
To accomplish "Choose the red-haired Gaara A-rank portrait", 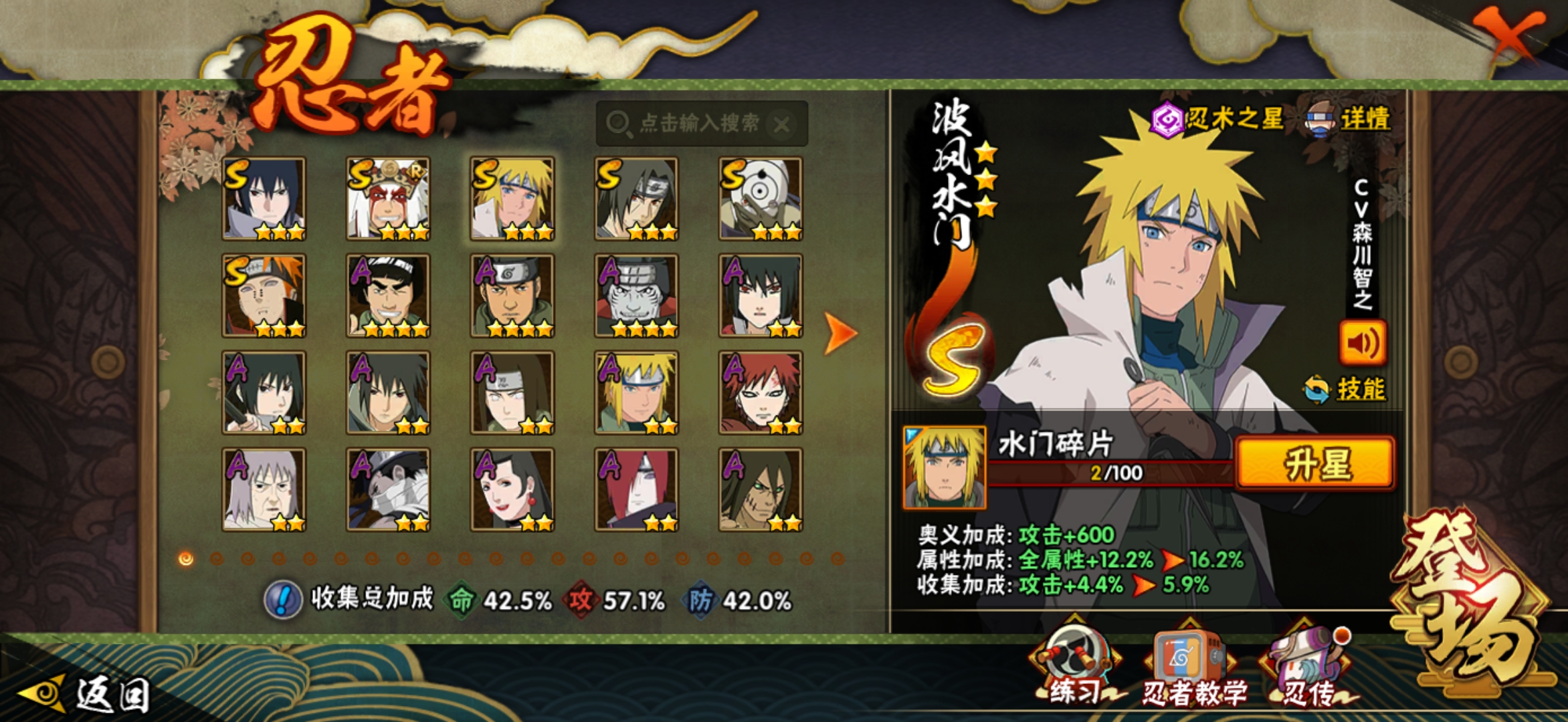I will click(x=761, y=392).
